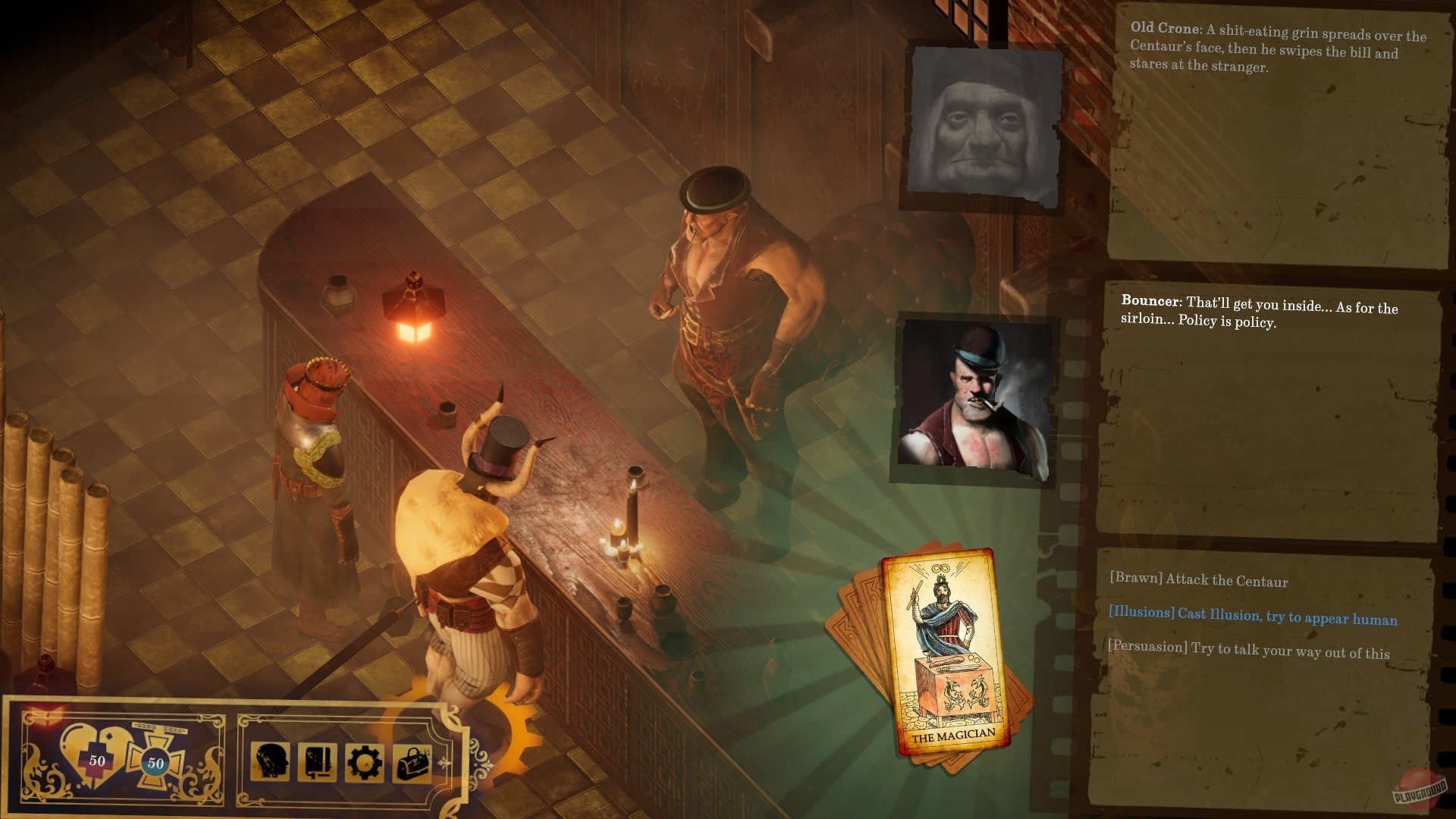Choose the [Brawn] Attack the Centaur option
Screen dimensions: 1456x819
click(x=1198, y=580)
